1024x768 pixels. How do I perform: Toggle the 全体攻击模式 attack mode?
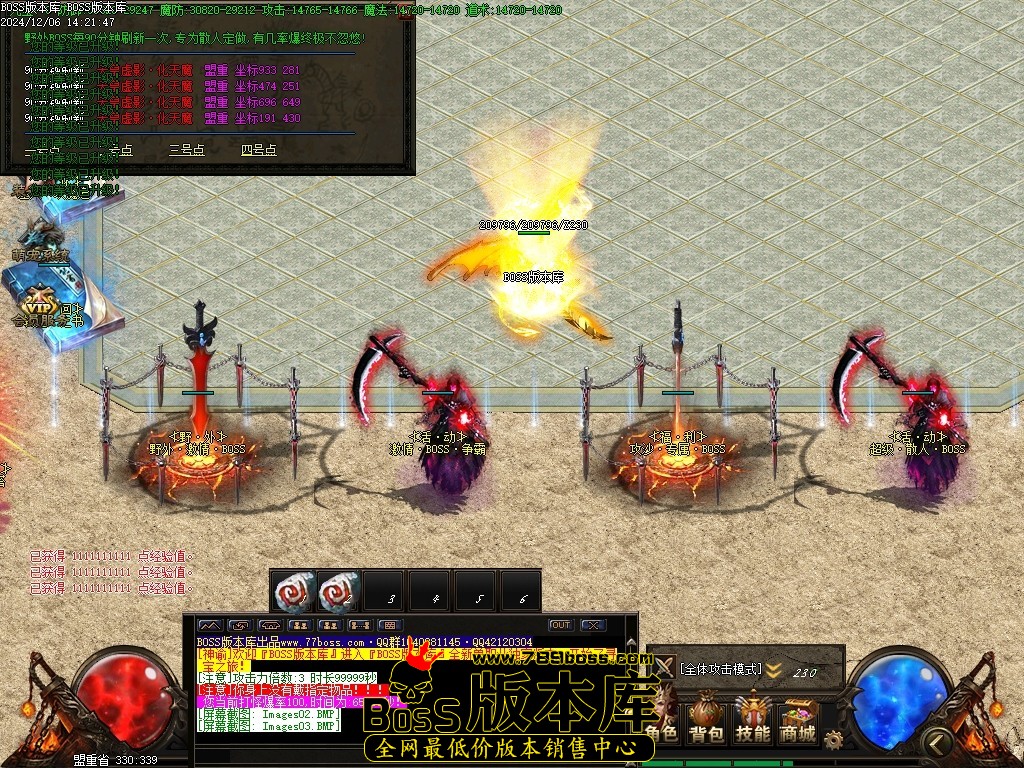(x=719, y=669)
